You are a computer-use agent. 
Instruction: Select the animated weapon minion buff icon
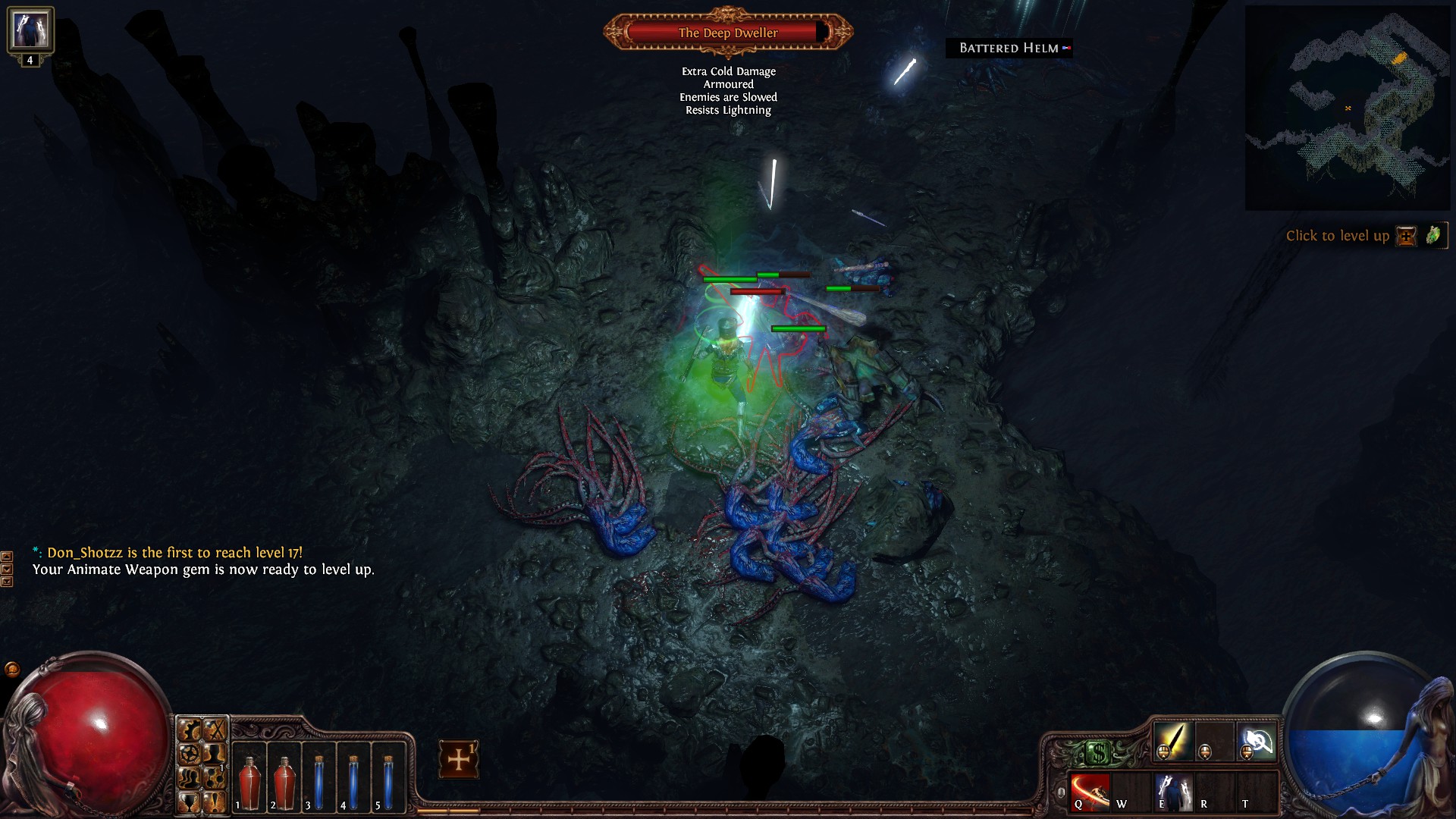tap(30, 30)
